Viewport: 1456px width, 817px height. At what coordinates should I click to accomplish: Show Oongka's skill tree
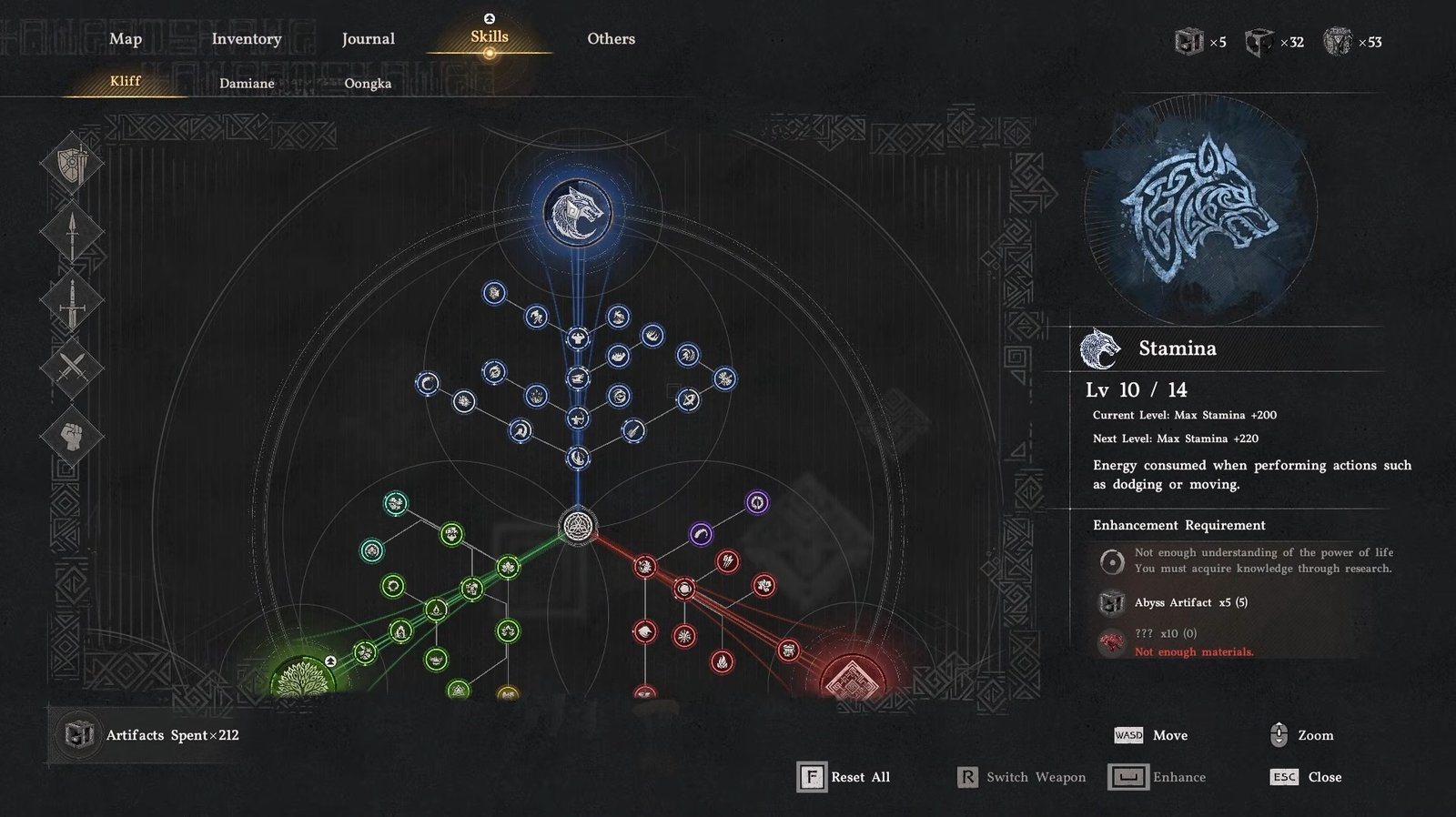368,83
